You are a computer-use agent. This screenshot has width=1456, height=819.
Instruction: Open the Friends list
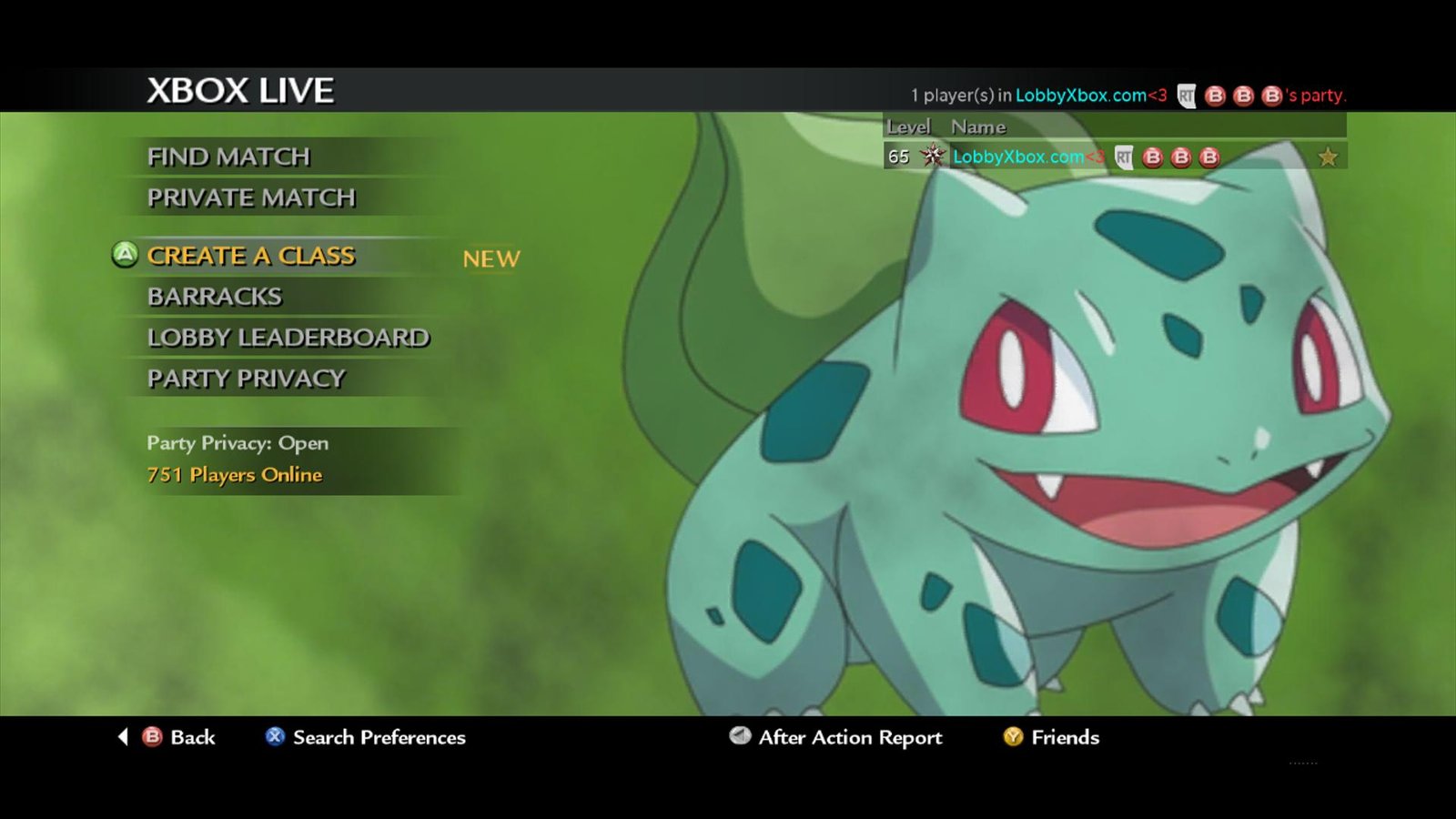pyautogui.click(x=1052, y=737)
